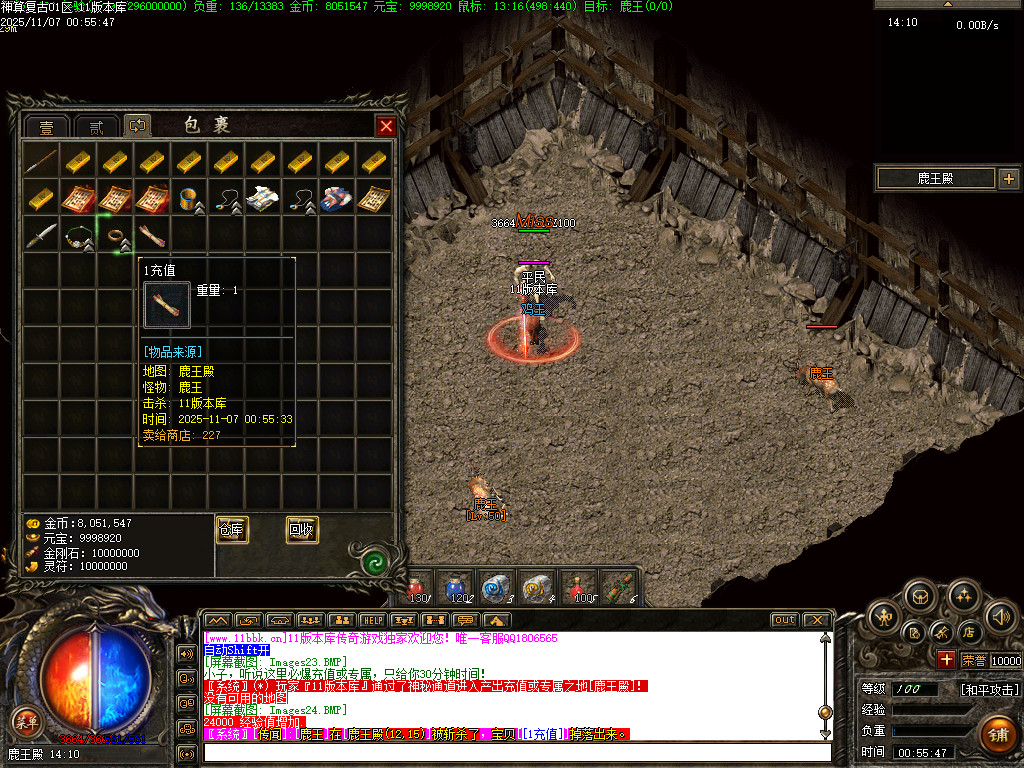Use the blue potion in quick slot
Viewport: 1024px width, 768px height.
coord(457,587)
